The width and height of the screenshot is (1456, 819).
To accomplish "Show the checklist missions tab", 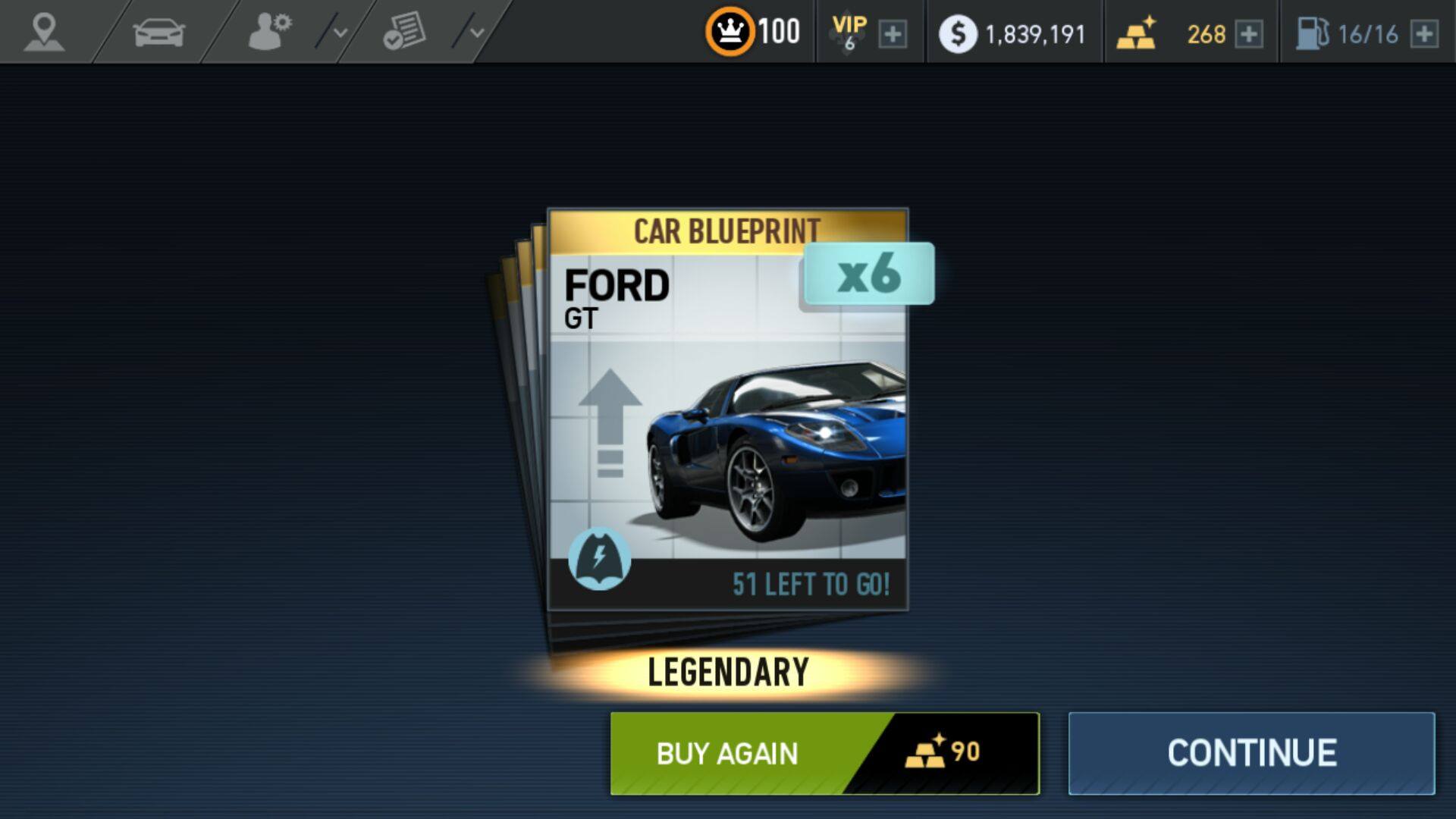I will pyautogui.click(x=403, y=33).
